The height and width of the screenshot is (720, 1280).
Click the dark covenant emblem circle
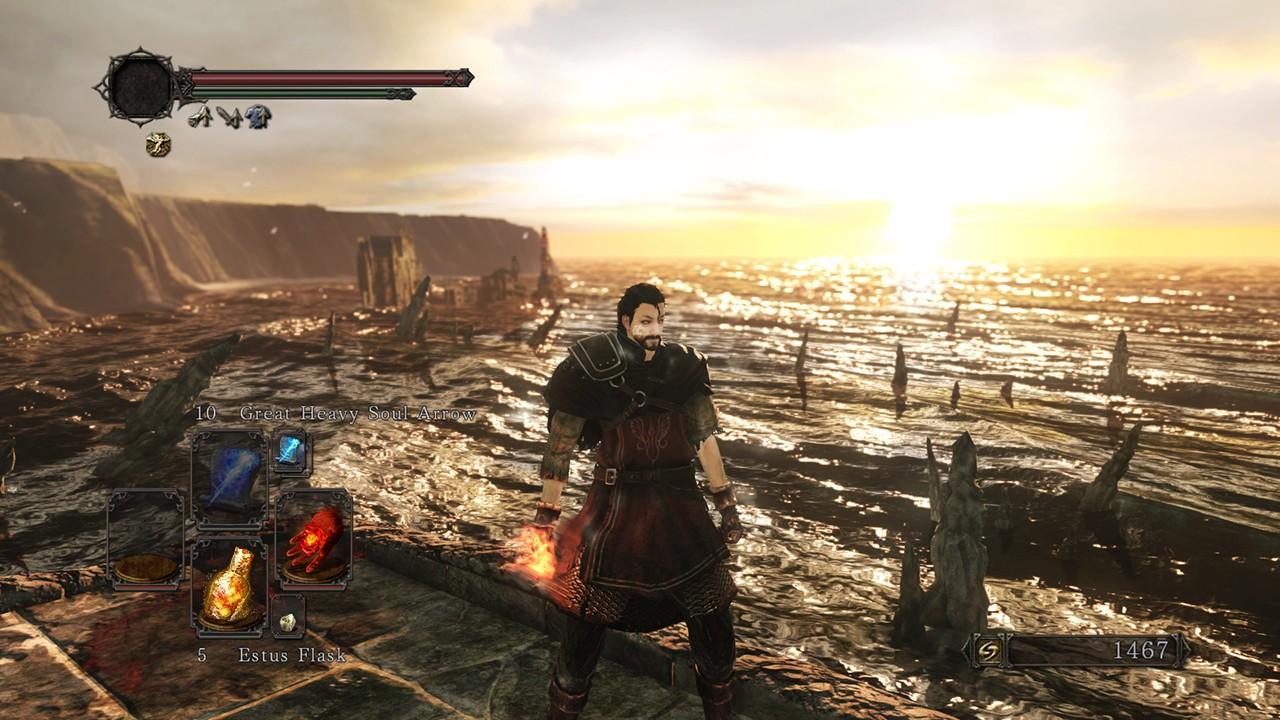(x=142, y=87)
